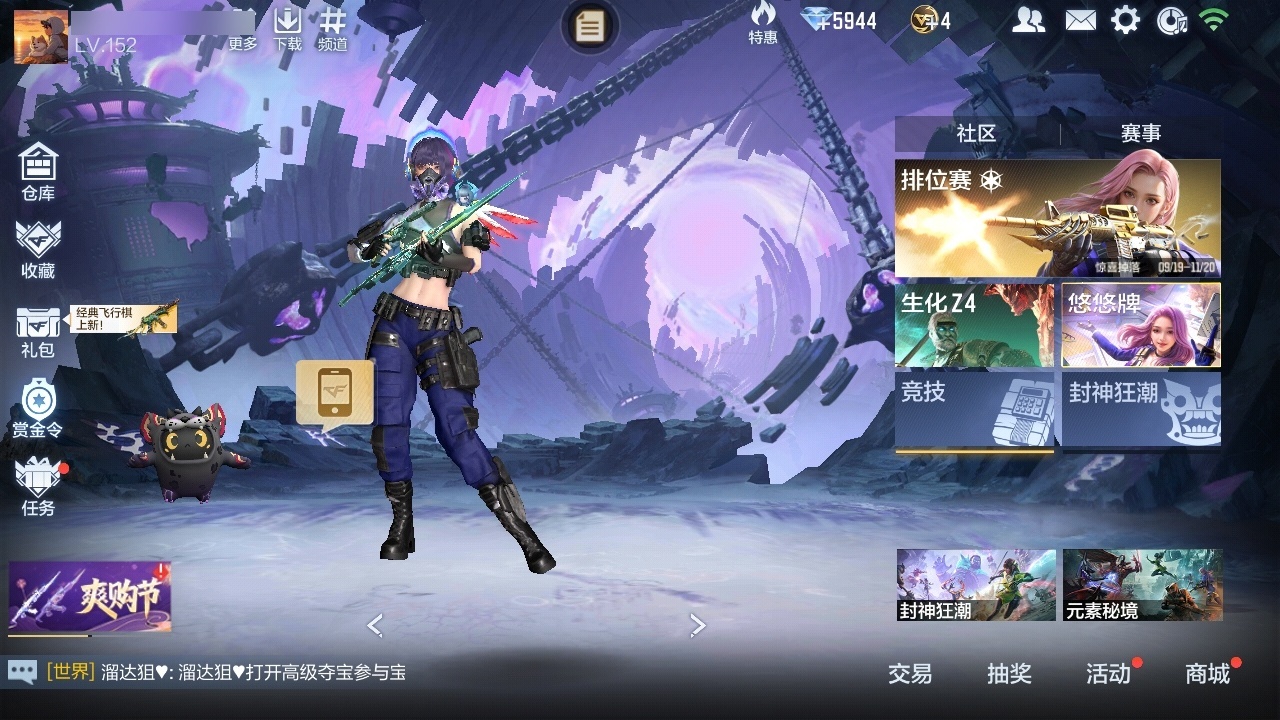Open the 抽奖 lottery draw
The height and width of the screenshot is (720, 1280).
1009,674
